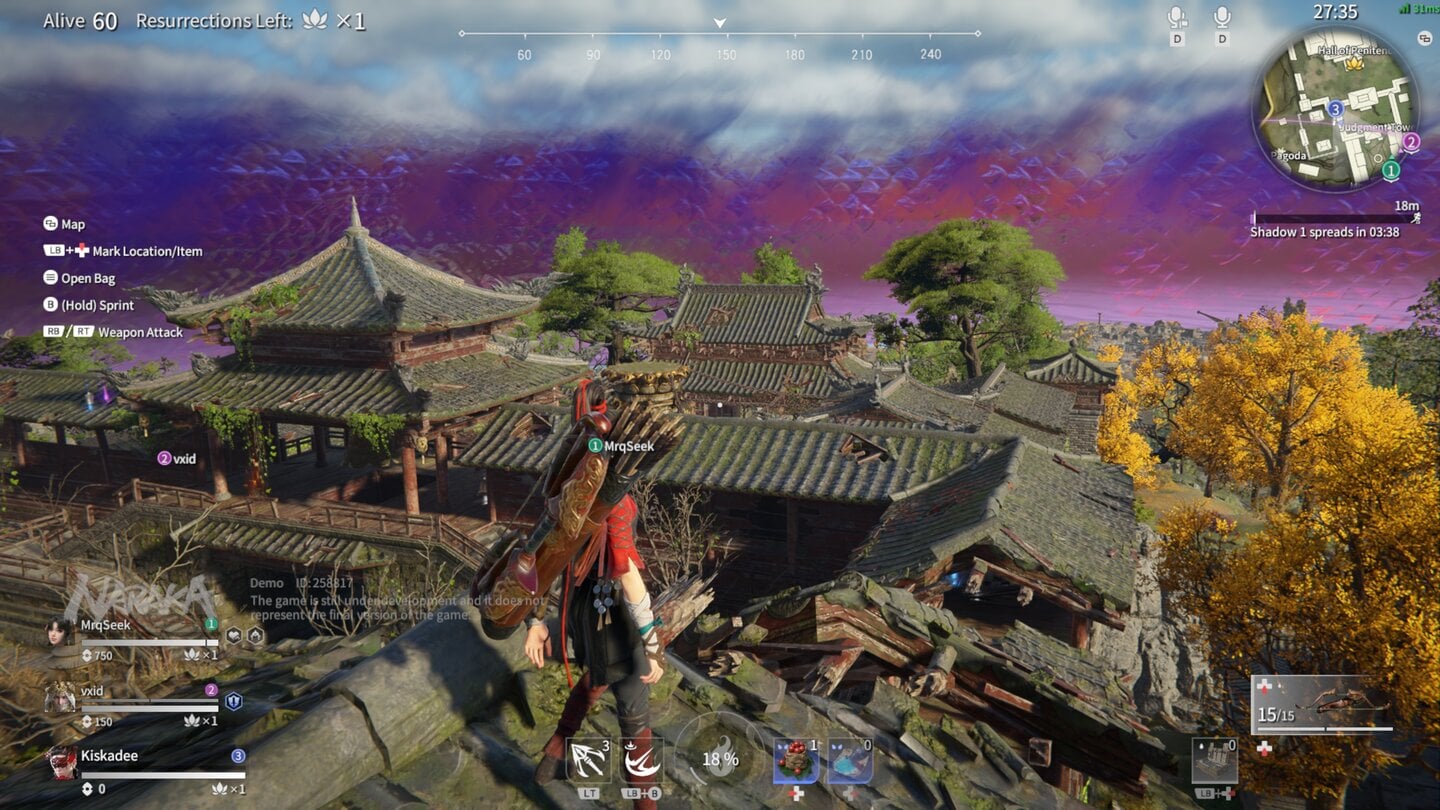Select teammate vxid's portrait

point(60,696)
